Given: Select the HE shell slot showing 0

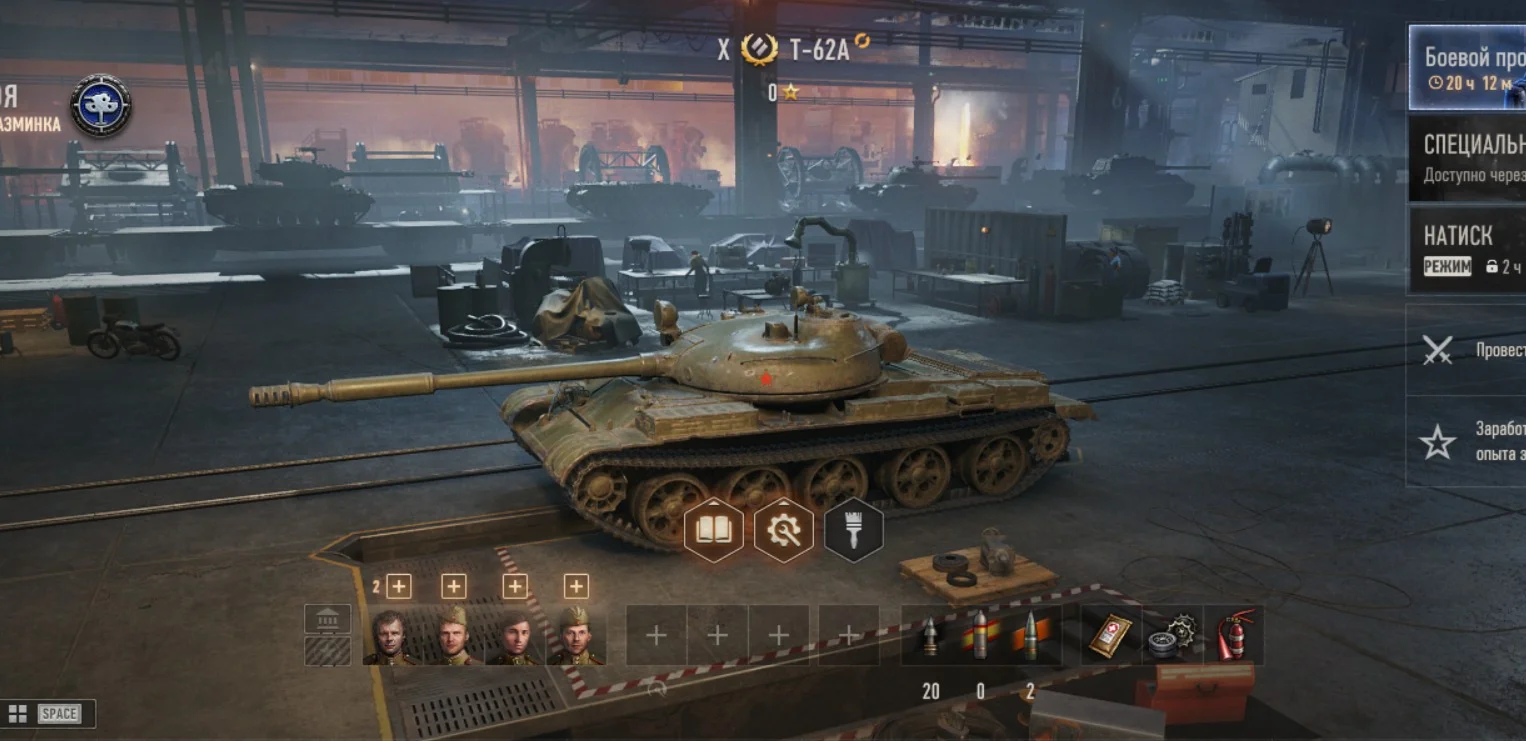Looking at the screenshot, I should (x=980, y=635).
